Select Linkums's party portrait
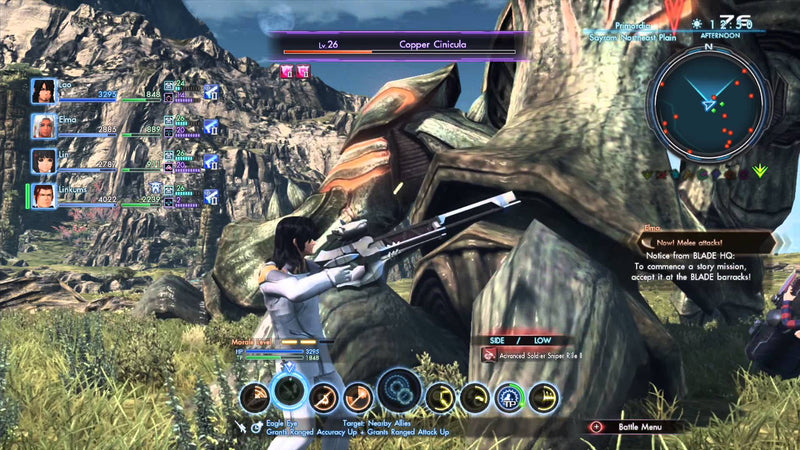This screenshot has height=450, width=800. (x=43, y=196)
